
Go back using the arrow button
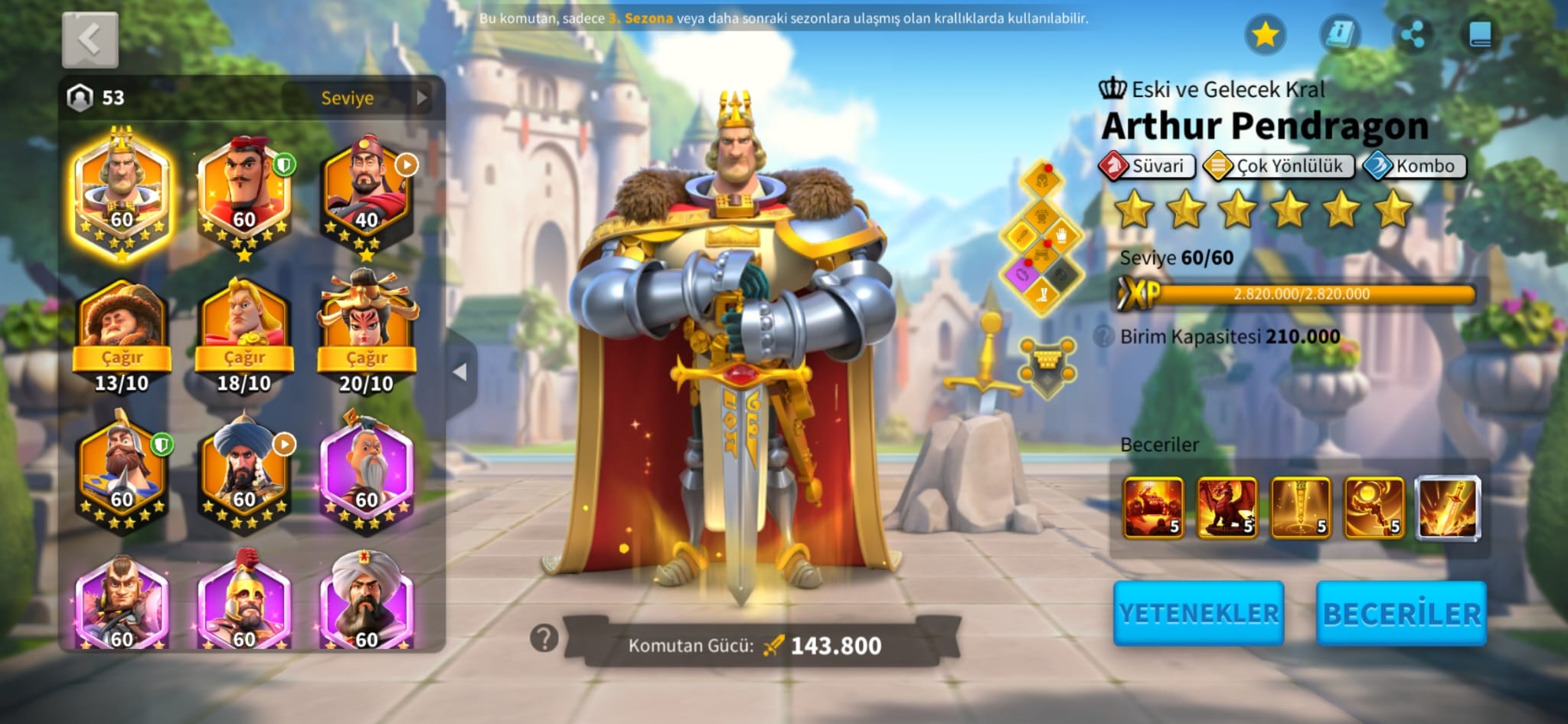click(x=90, y=39)
